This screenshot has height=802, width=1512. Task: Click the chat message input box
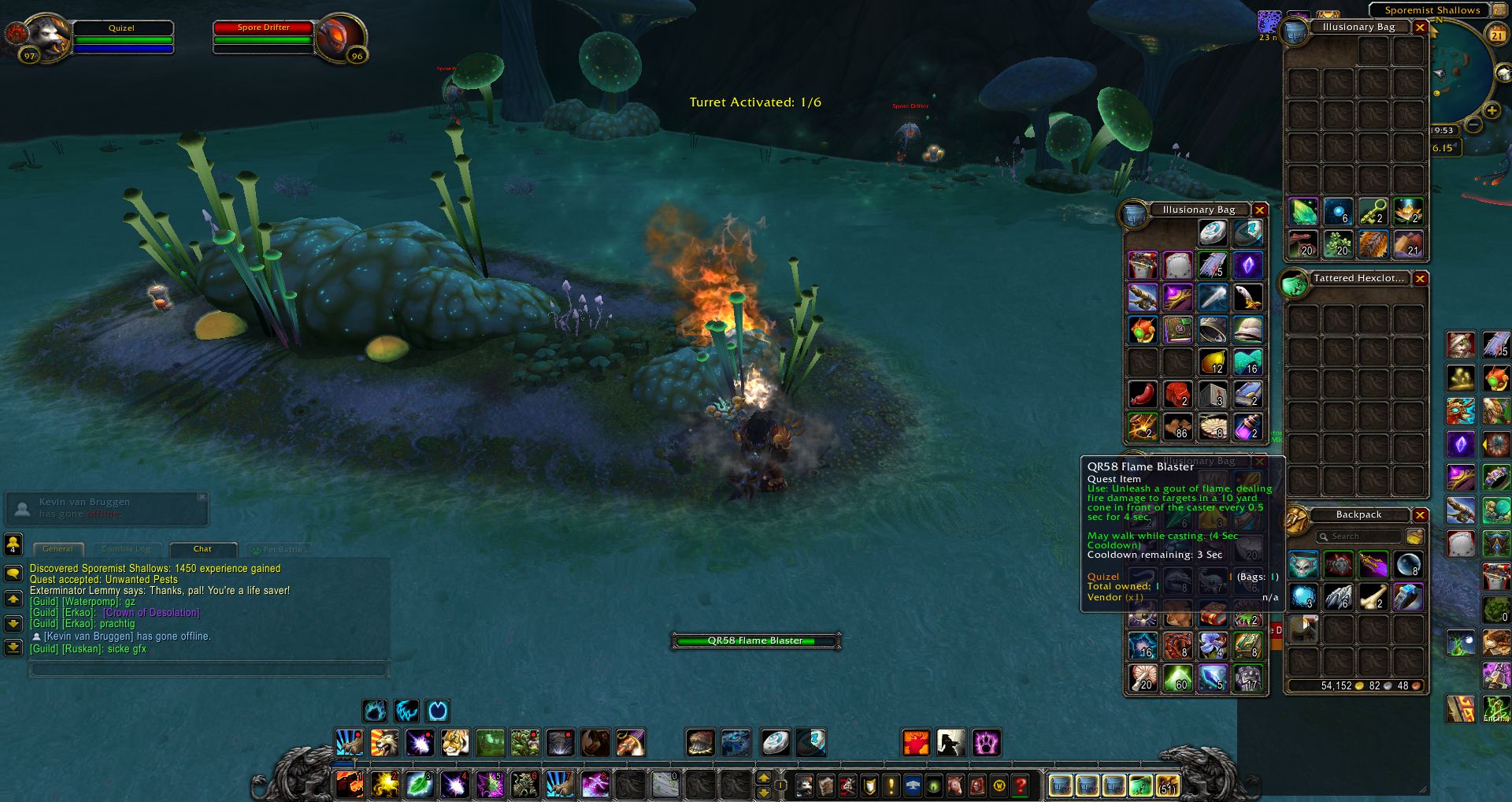tap(209, 670)
